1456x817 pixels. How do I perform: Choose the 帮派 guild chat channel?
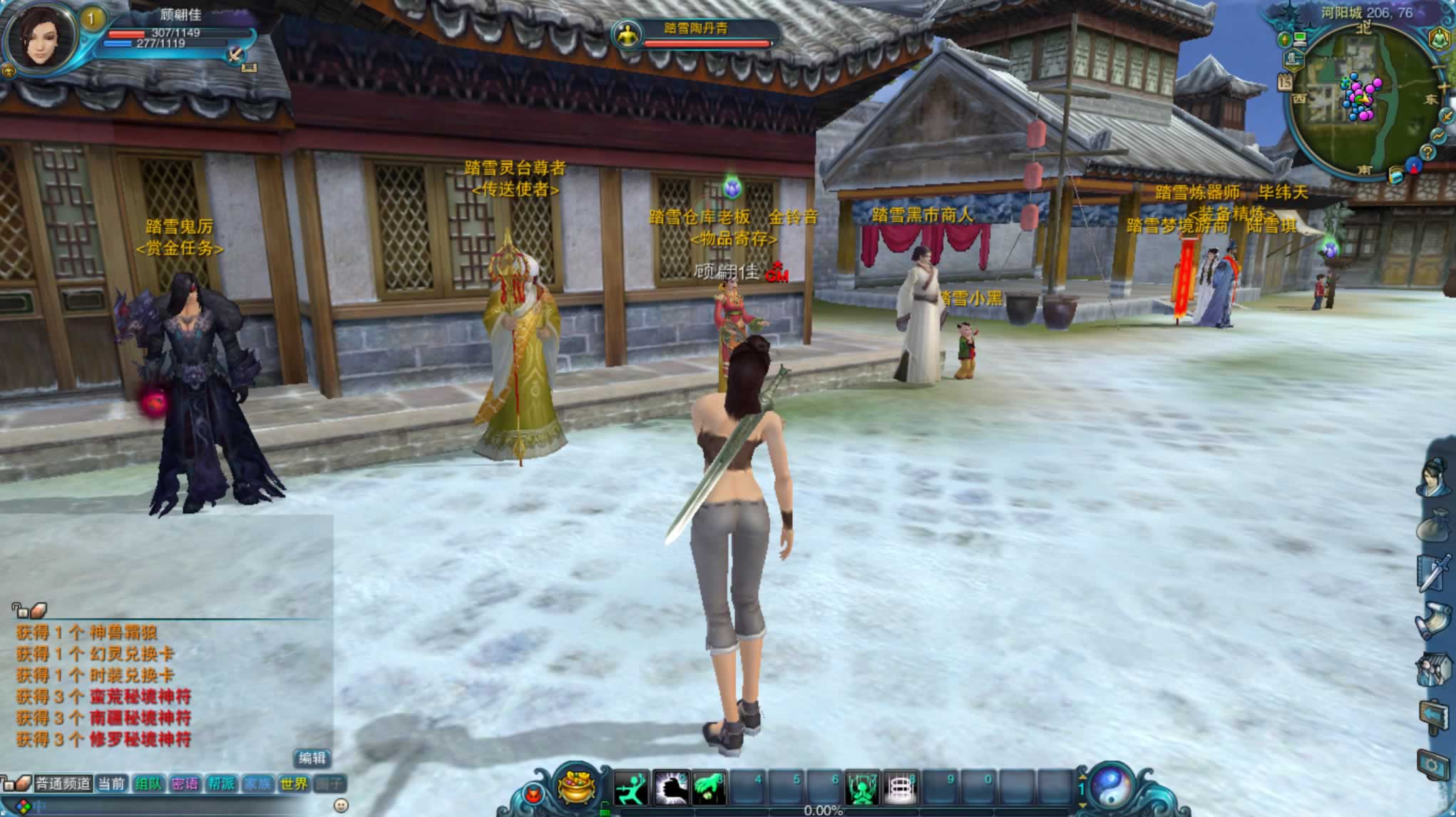click(221, 784)
